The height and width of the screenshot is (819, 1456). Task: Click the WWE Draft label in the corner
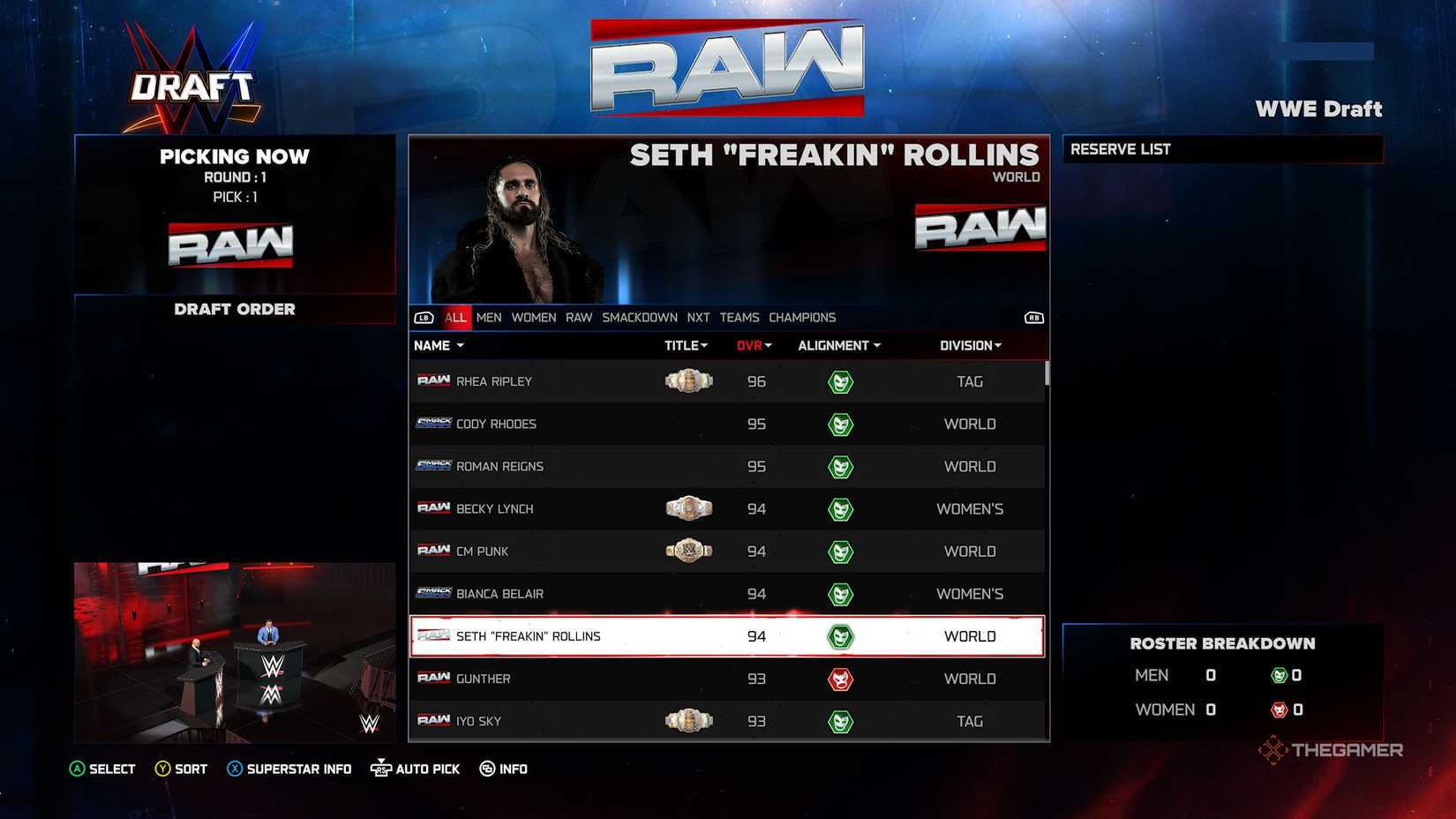click(1319, 109)
